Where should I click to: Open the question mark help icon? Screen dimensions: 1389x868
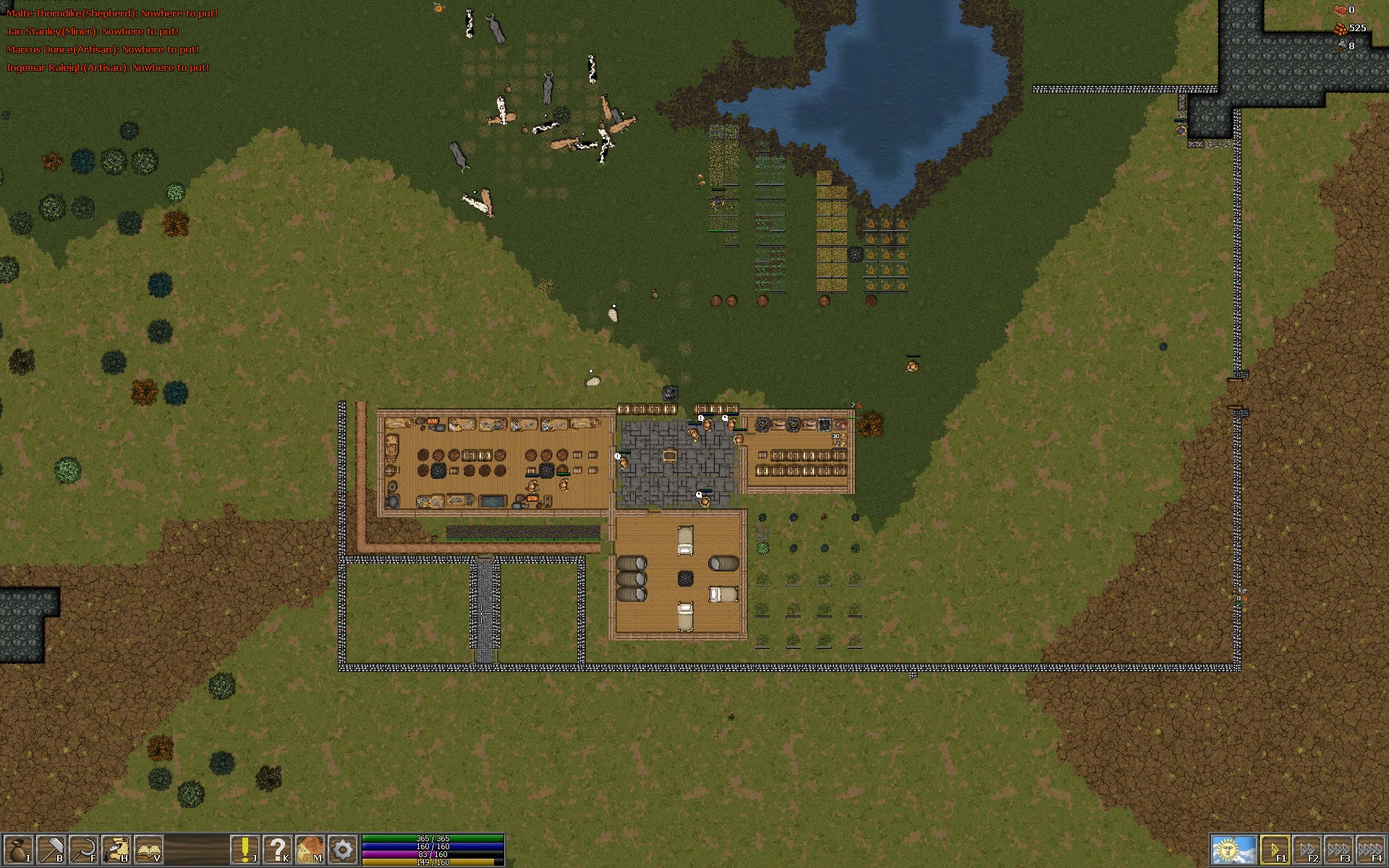(279, 850)
